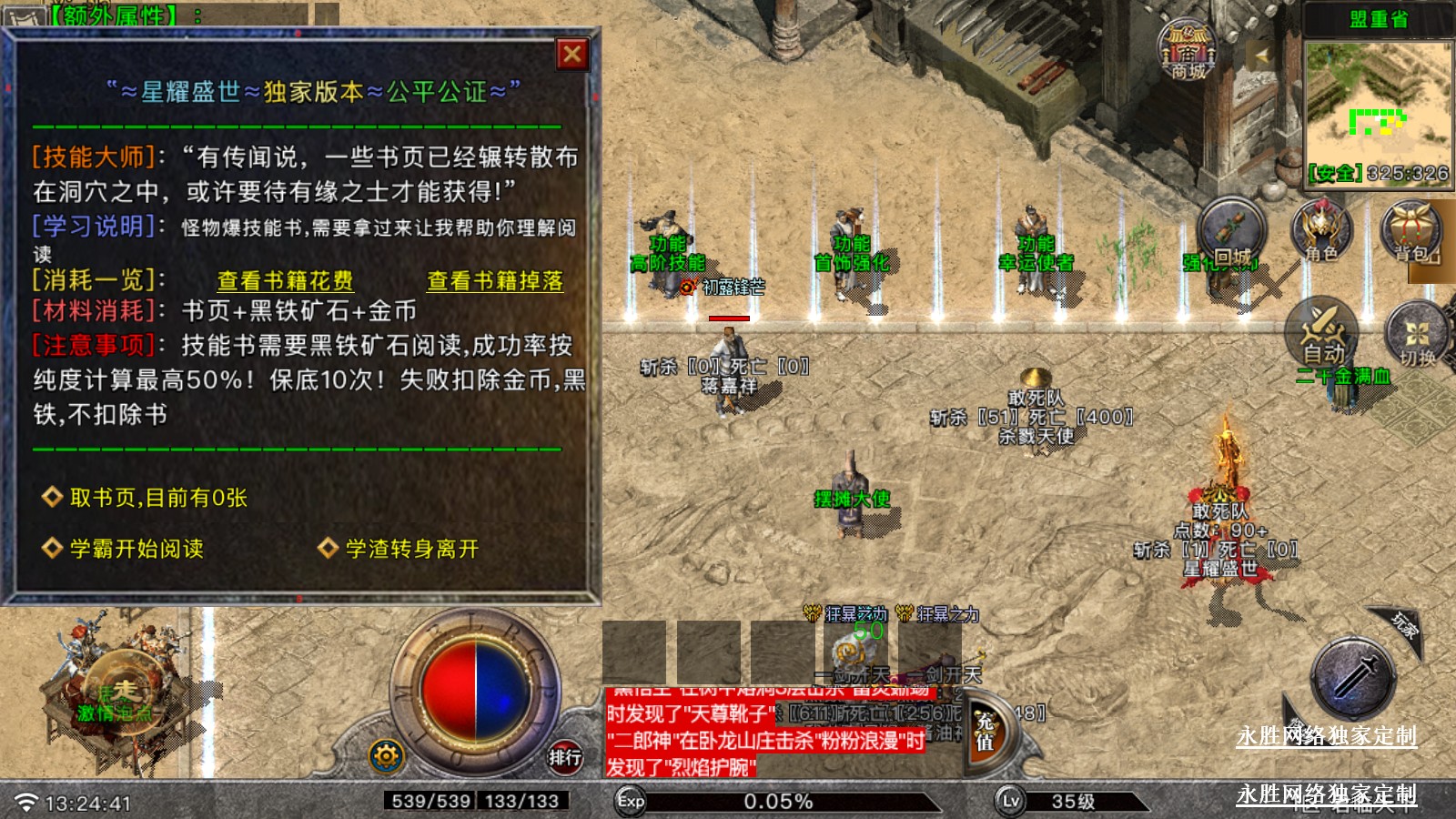Image resolution: width=1456 pixels, height=819 pixels.
Task: Open the 商城 shop icon
Action: point(1188,49)
